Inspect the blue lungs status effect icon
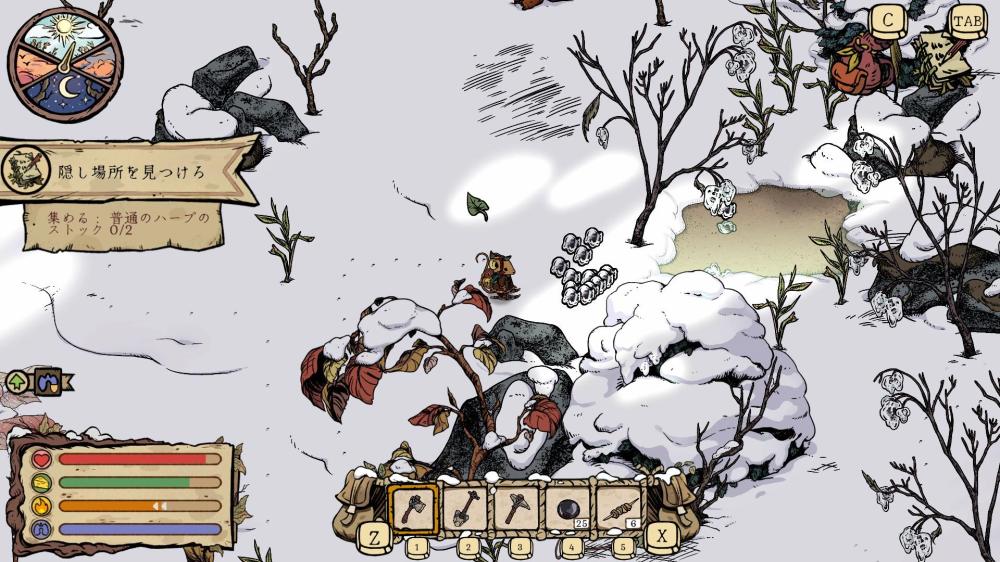1000x562 pixels. (x=48, y=381)
